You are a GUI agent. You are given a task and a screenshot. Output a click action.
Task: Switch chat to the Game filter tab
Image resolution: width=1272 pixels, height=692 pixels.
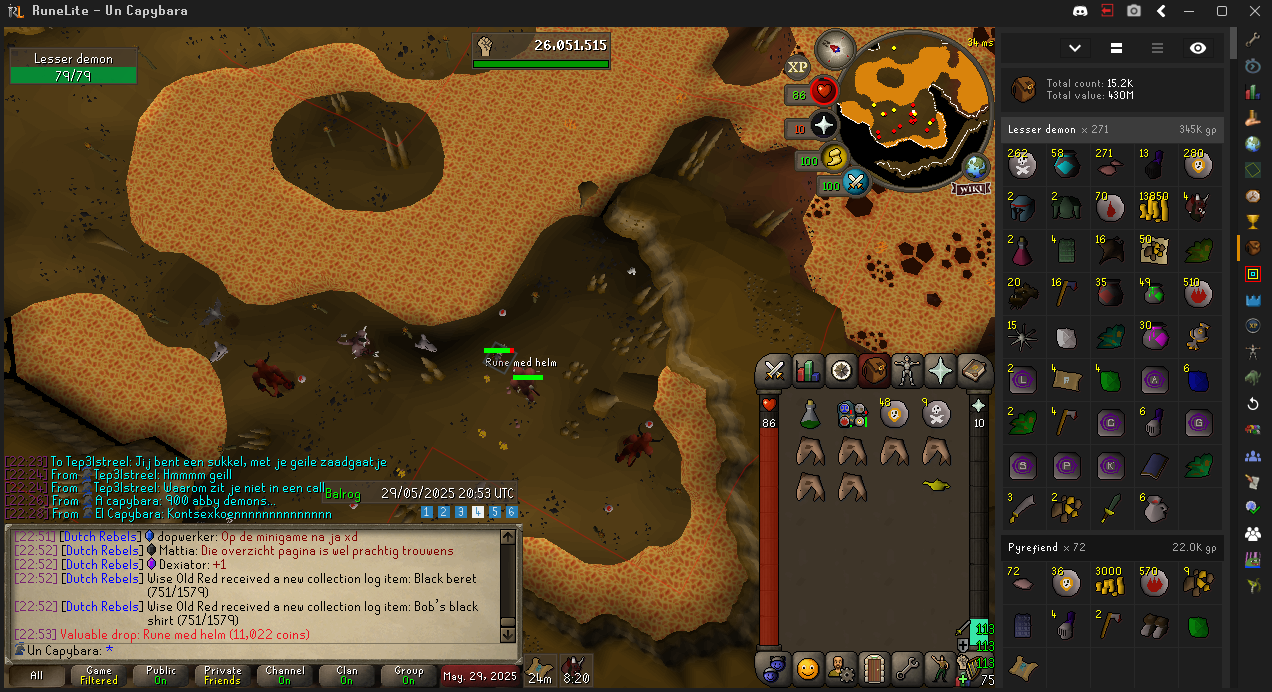[x=98, y=675]
